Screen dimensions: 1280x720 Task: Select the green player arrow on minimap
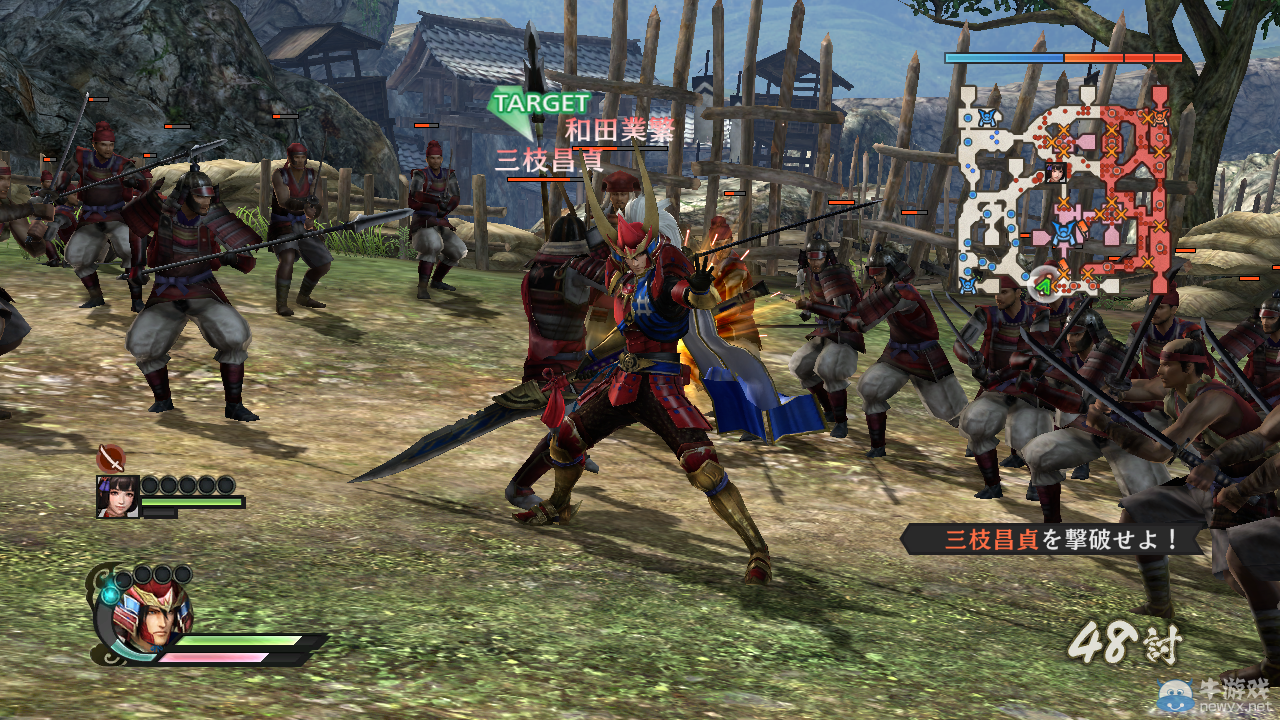(1044, 287)
